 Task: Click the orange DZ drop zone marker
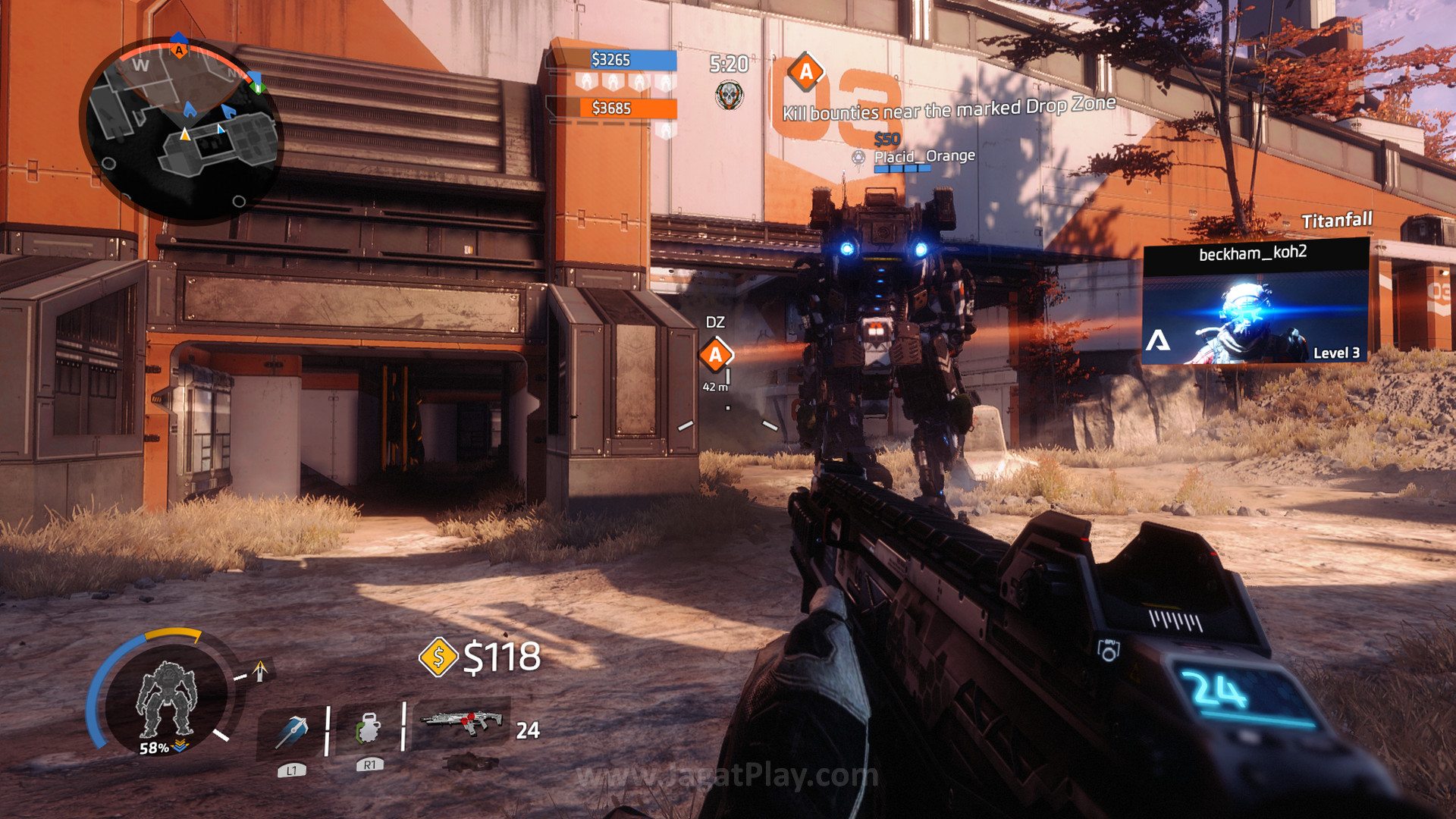[715, 355]
